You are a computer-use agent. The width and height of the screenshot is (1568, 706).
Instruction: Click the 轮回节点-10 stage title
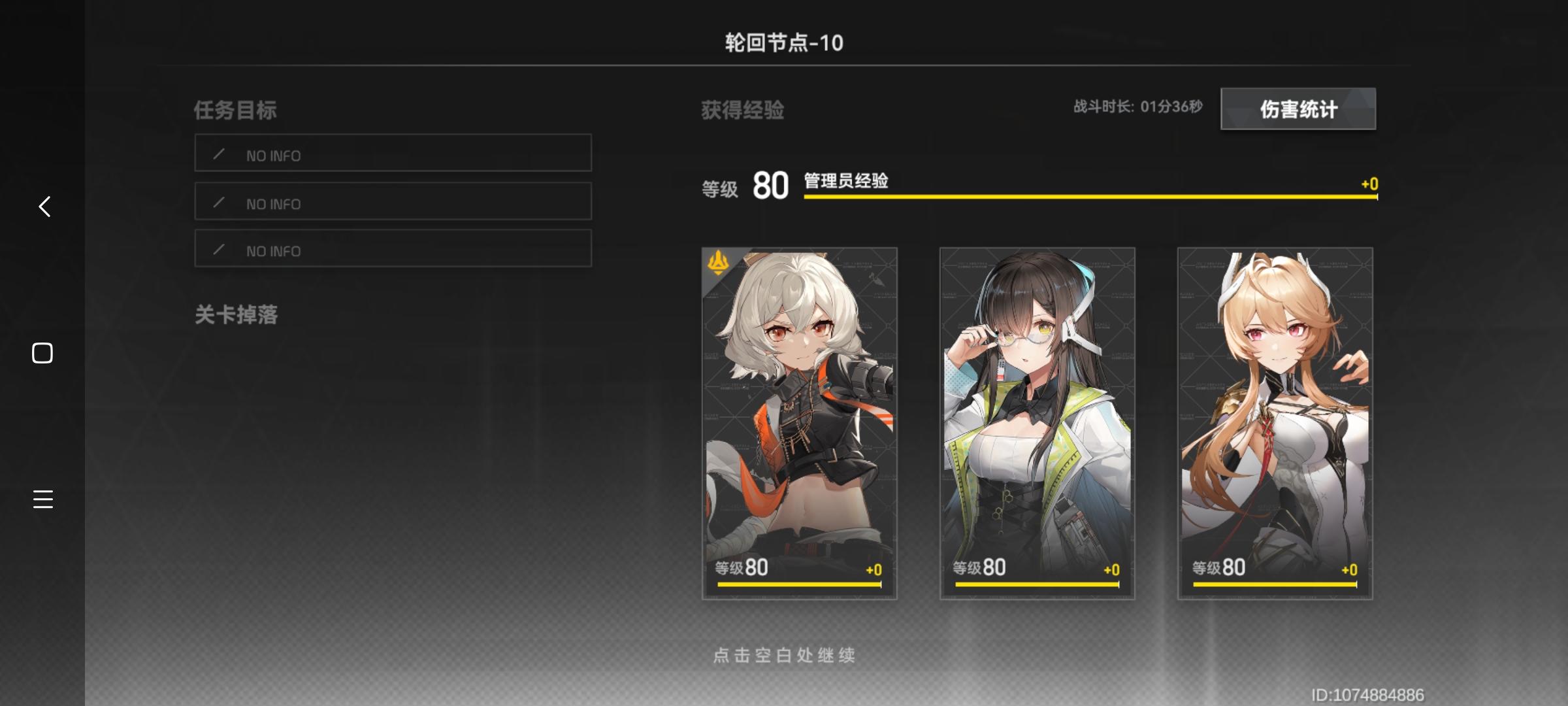tap(783, 41)
